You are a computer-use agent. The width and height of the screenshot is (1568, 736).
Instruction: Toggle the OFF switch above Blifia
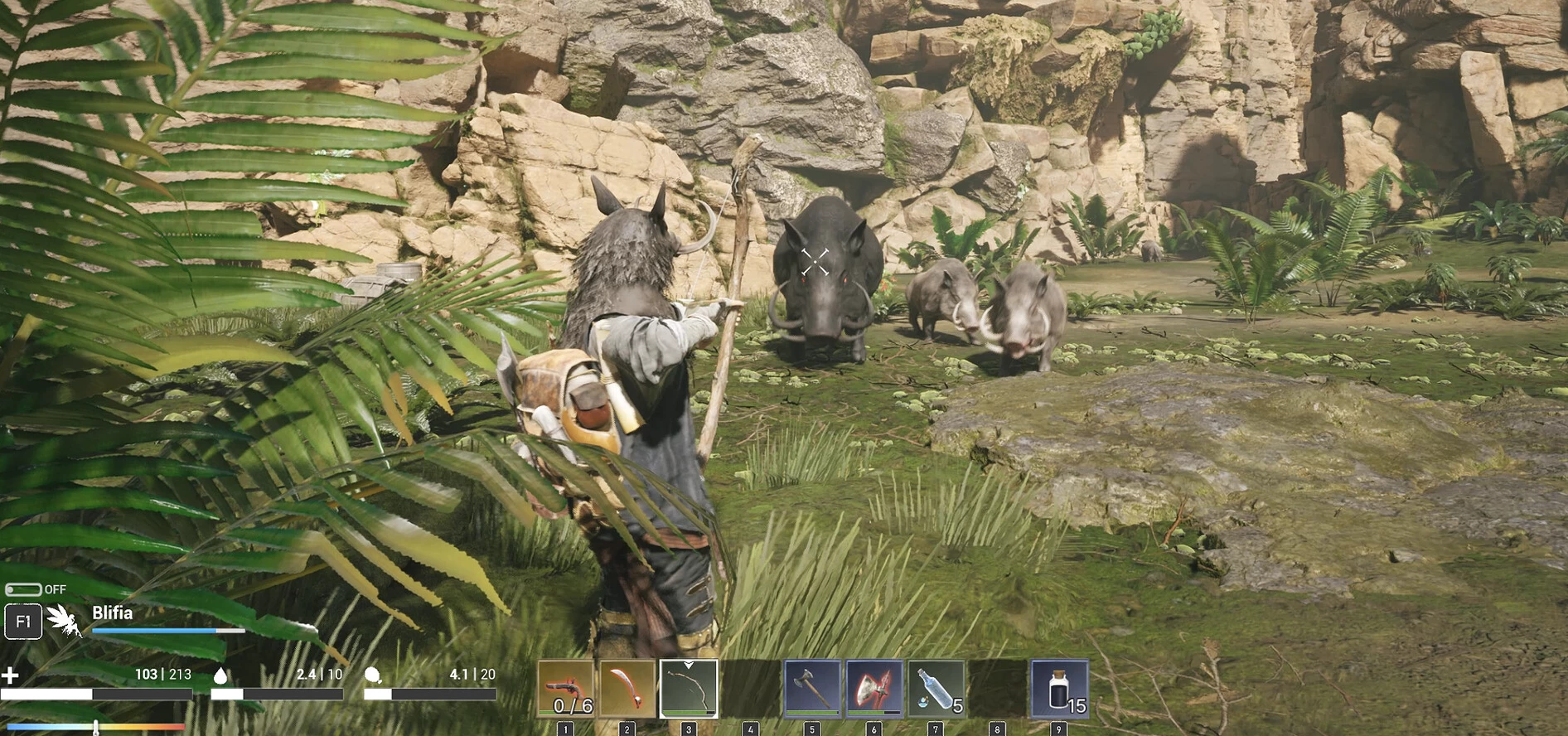[23, 589]
